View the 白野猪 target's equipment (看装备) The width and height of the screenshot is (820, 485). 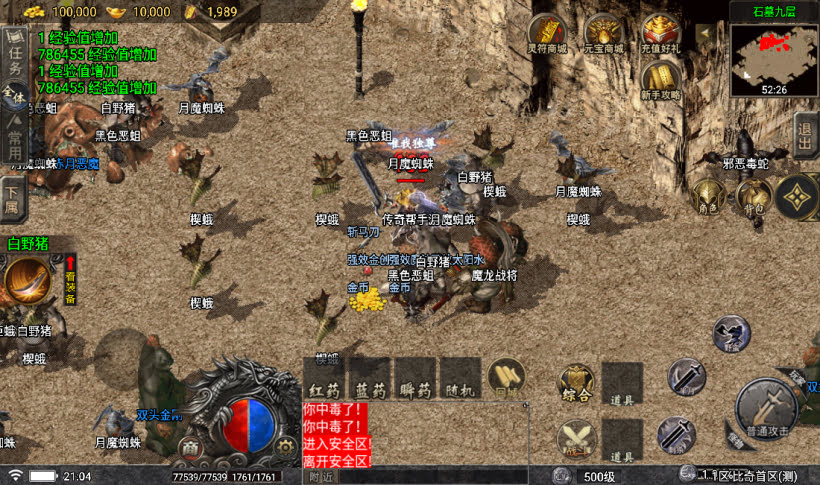coord(71,281)
